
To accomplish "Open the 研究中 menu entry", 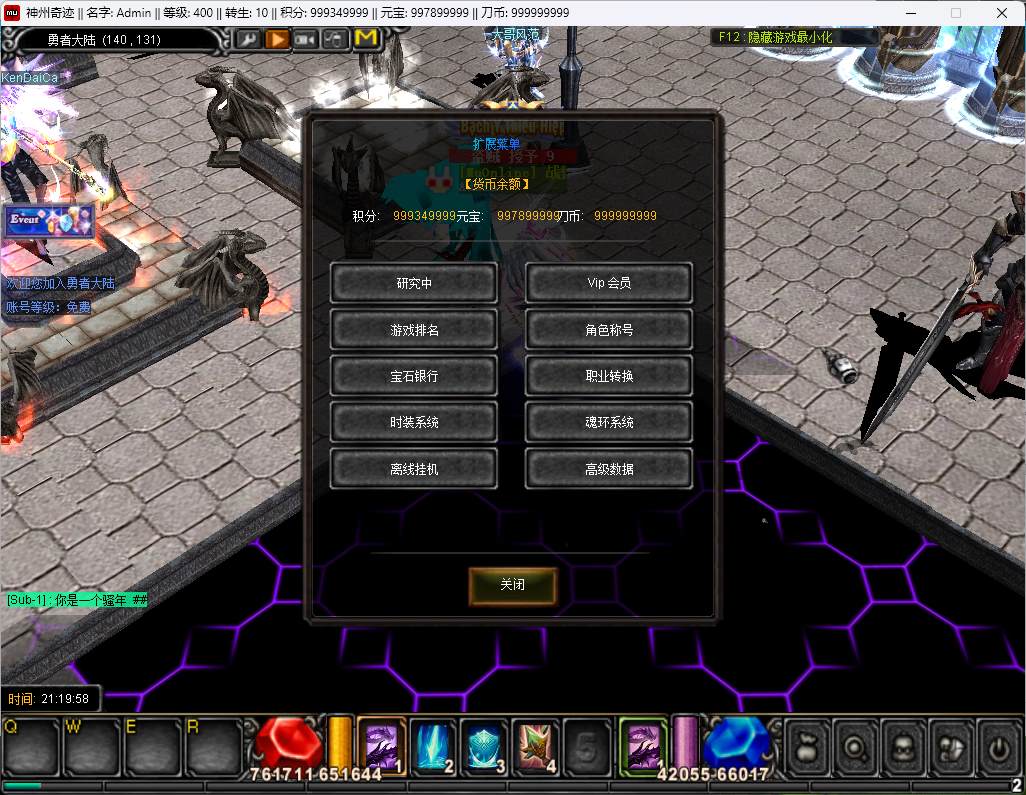I will (x=413, y=283).
